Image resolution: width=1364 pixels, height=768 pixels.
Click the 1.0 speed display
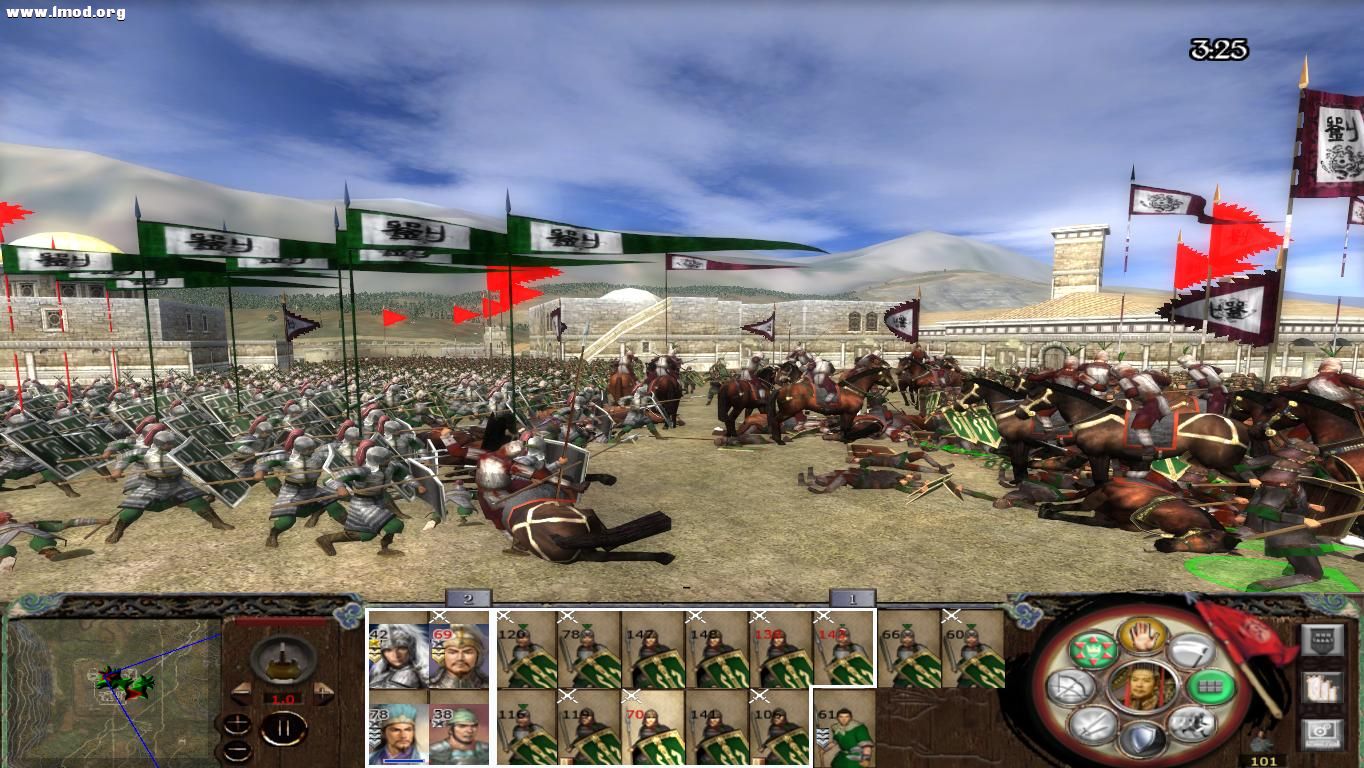(x=283, y=698)
